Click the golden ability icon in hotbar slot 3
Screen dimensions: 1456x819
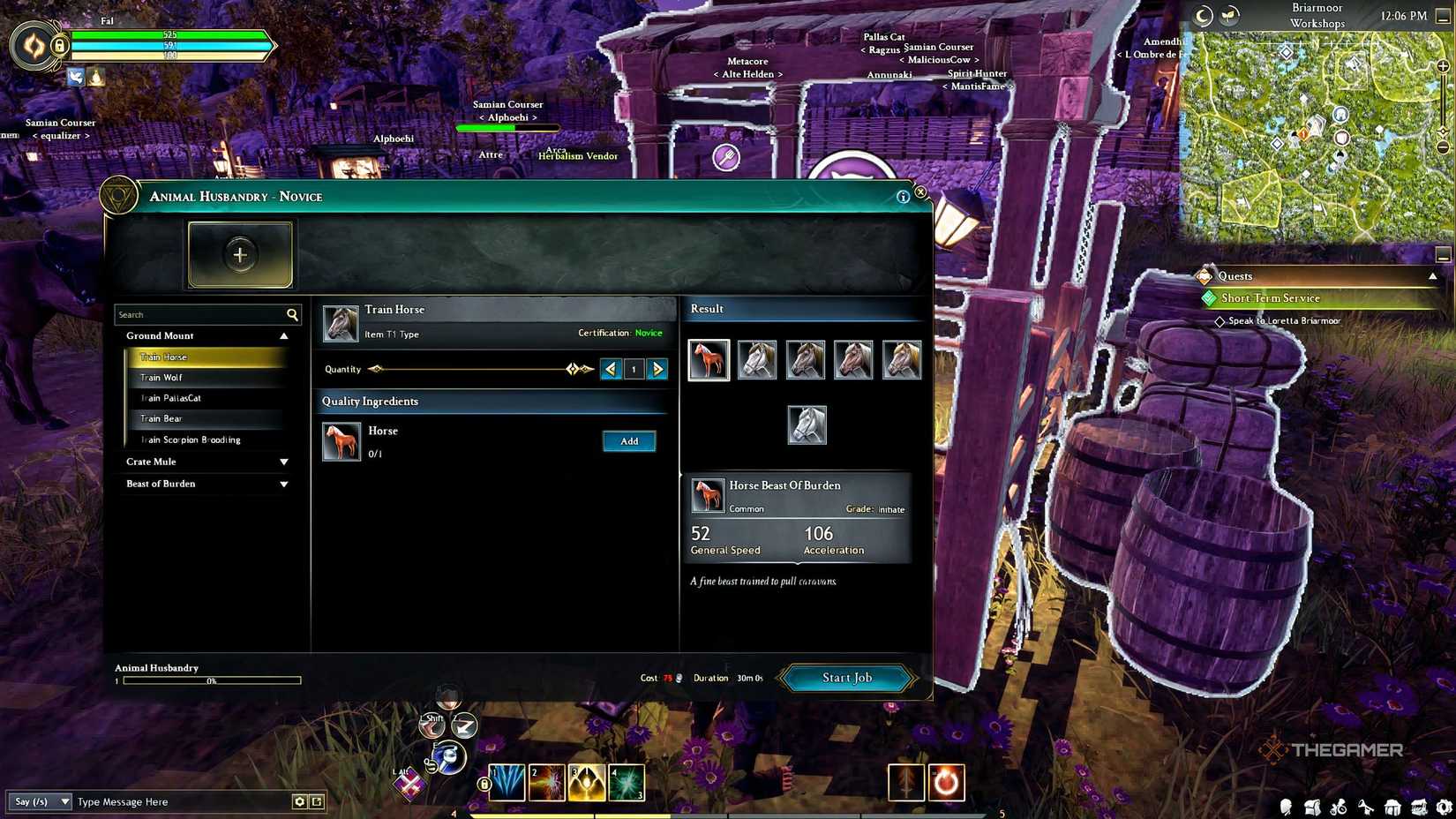[587, 782]
